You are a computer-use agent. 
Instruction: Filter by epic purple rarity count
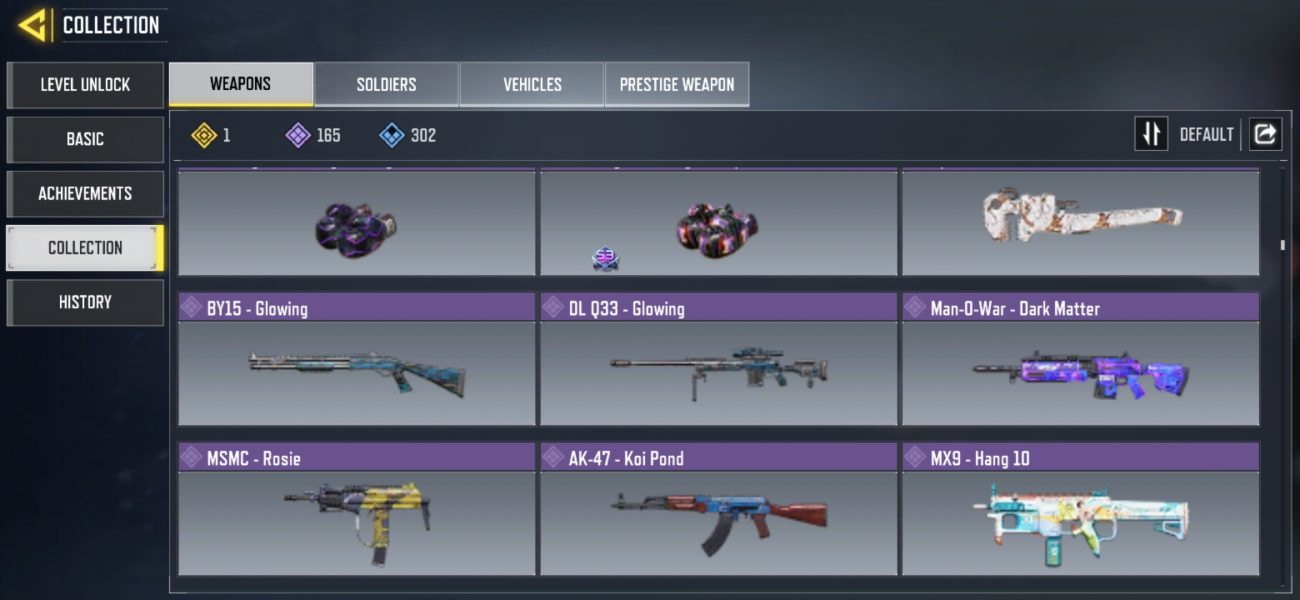[313, 135]
